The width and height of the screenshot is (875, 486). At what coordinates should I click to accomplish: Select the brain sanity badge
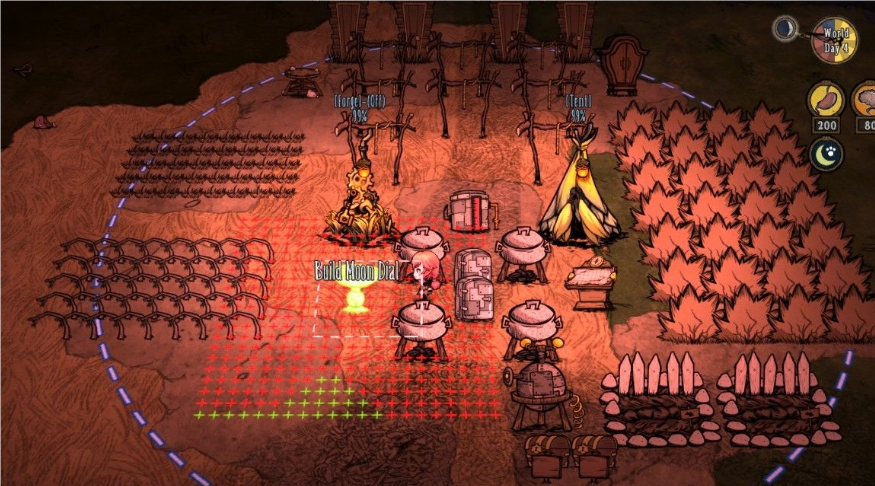pos(865,101)
